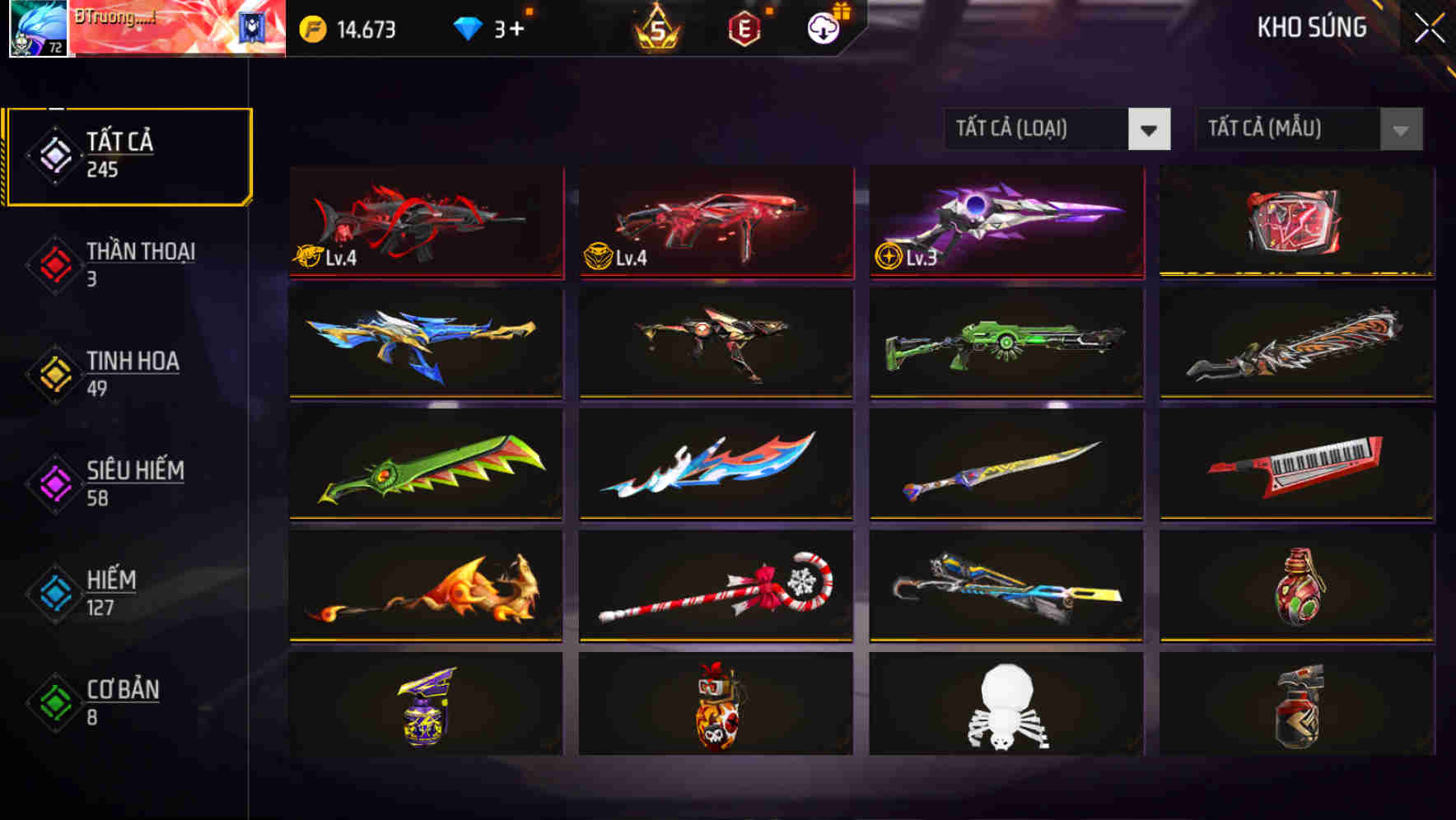Expand the weapon type filter arrow

(x=1150, y=129)
